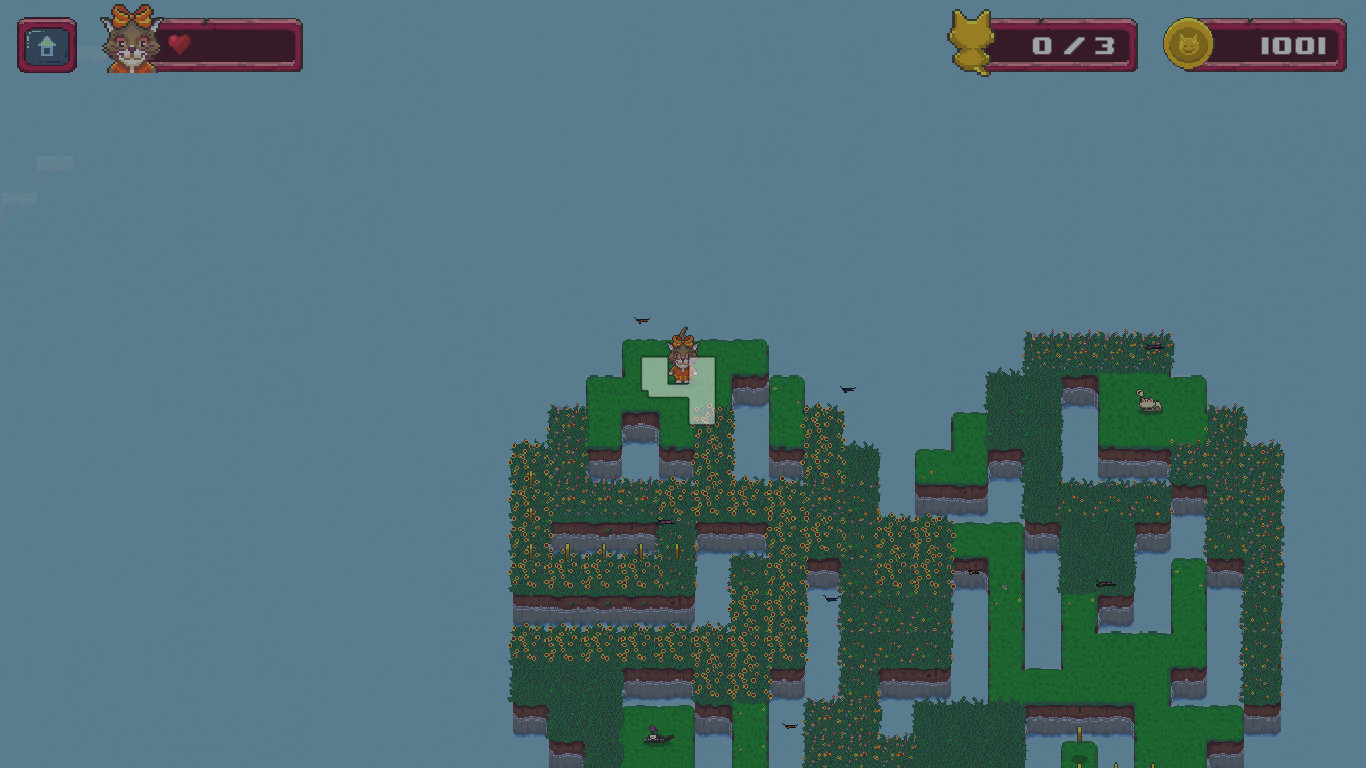Click the scorpion creature on the right island
The height and width of the screenshot is (768, 1366).
click(x=1146, y=400)
